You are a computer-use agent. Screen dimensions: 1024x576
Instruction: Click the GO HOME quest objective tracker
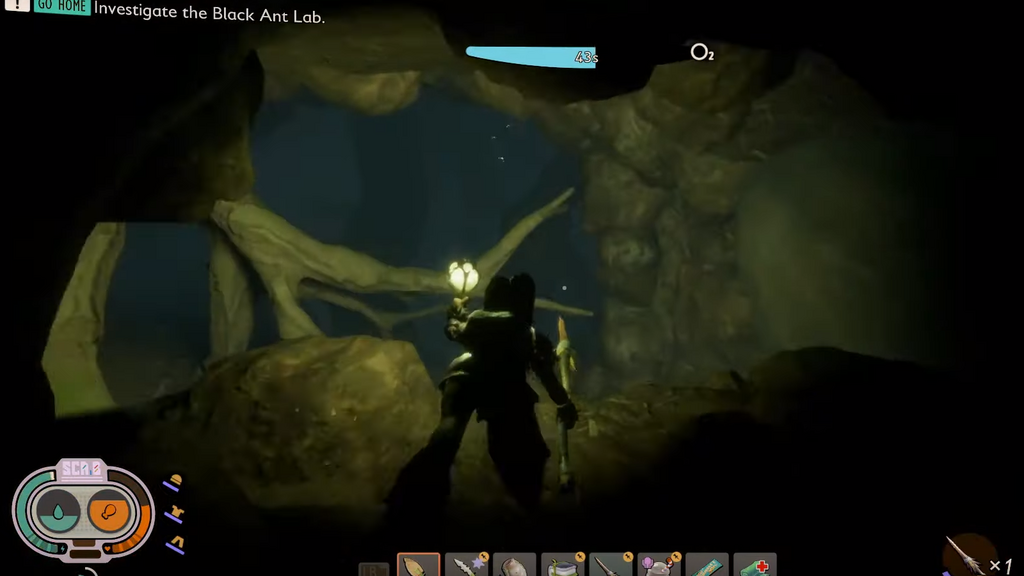61,7
